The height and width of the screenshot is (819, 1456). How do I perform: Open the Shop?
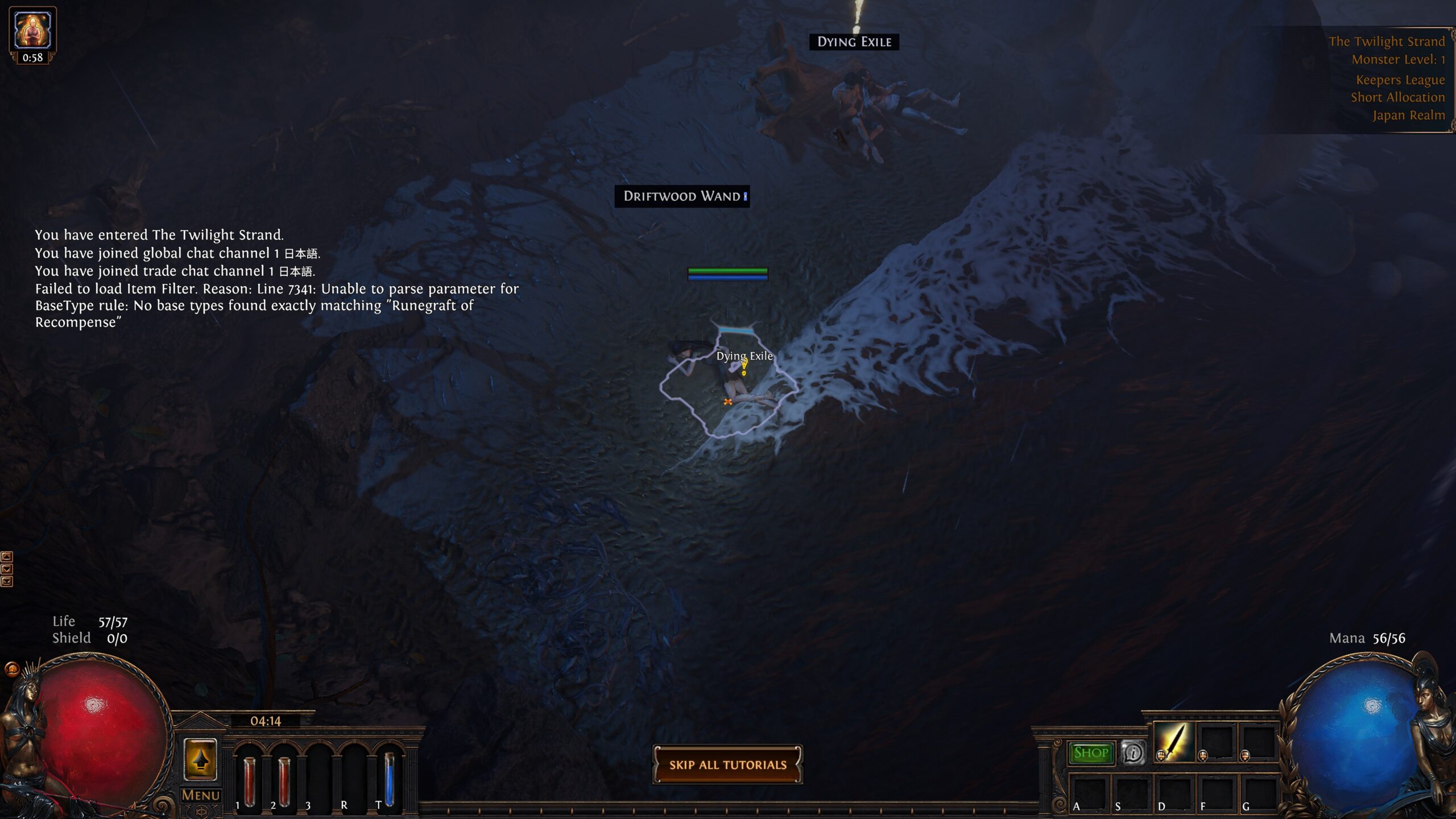coord(1090,753)
